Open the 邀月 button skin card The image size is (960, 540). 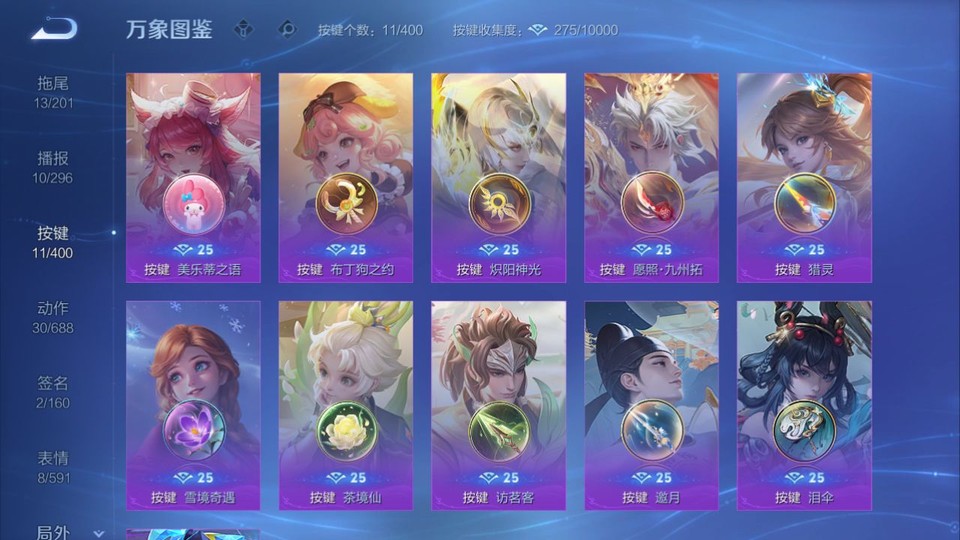point(651,405)
